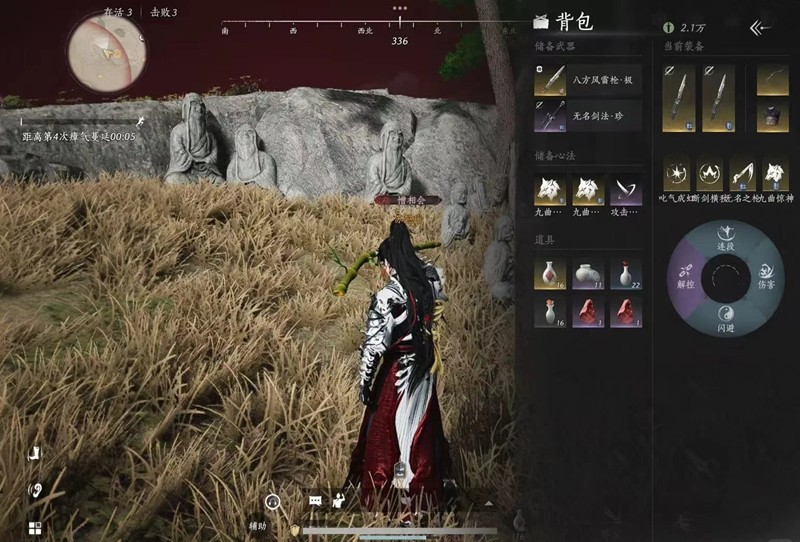This screenshot has width=800, height=542.
Task: Choose the 攻击 heart method slot
Action: tap(626, 188)
